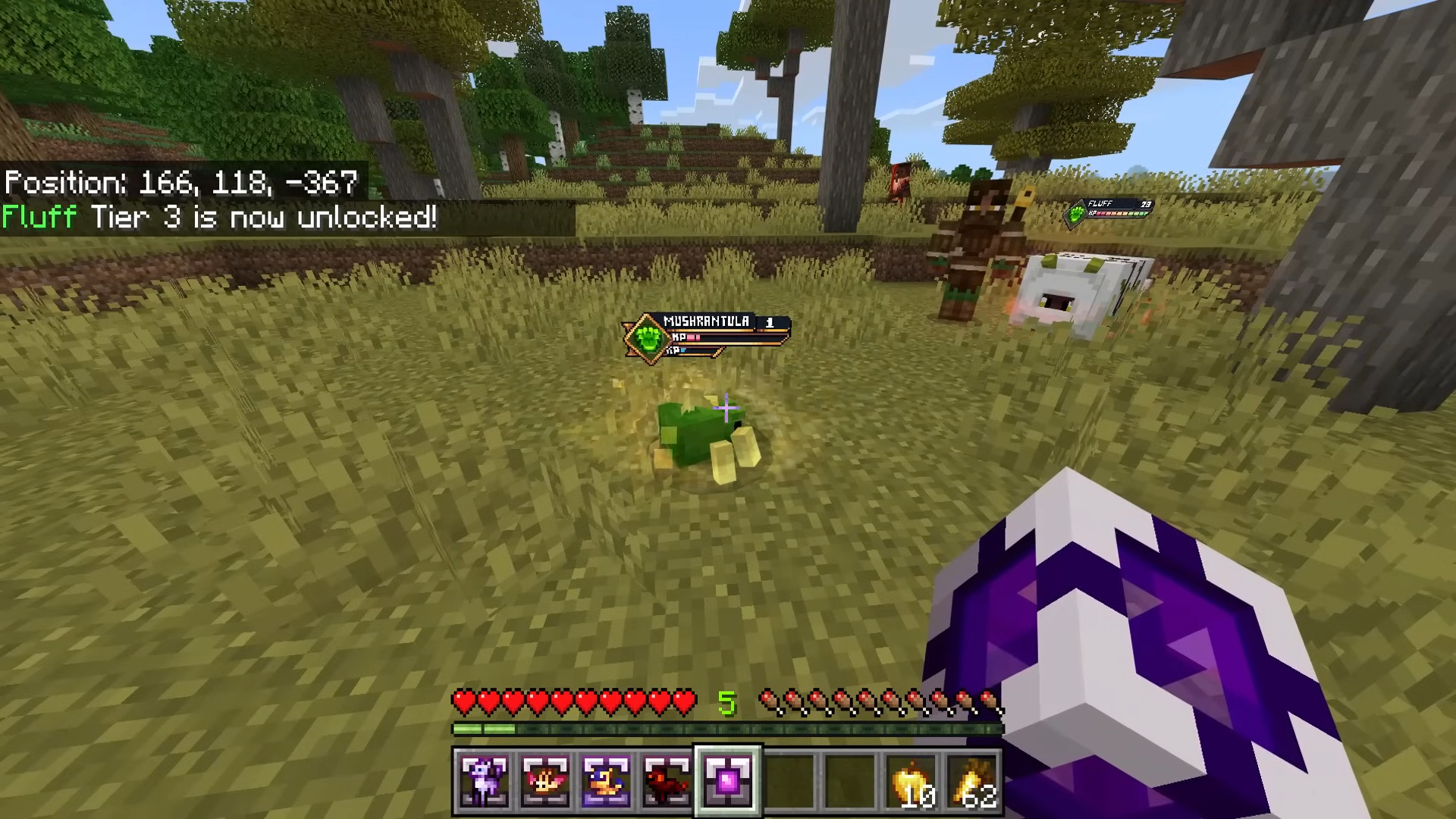Select the pink-eared creature hotbar slot
The height and width of the screenshot is (819, 1456).
(544, 780)
